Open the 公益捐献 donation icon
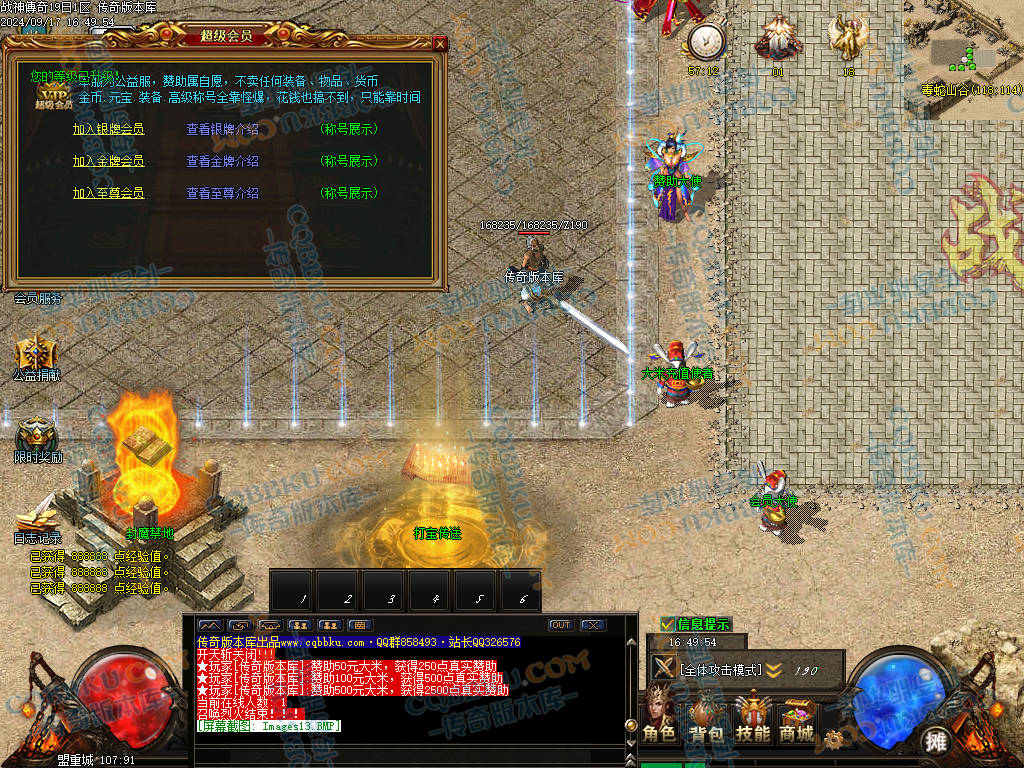1024x768 pixels. (36, 354)
